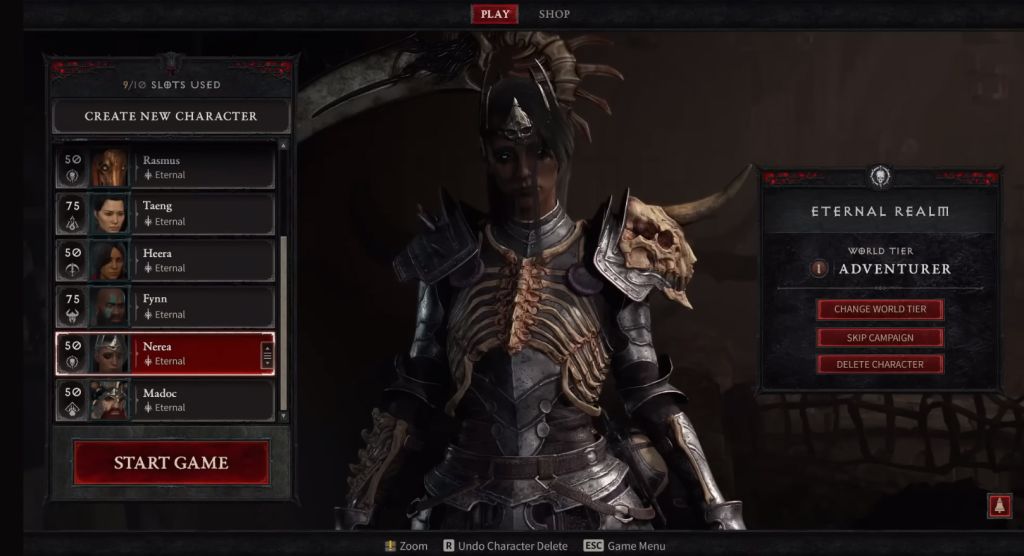Click the red tree icon button
This screenshot has width=1024, height=556.
[x=998, y=505]
